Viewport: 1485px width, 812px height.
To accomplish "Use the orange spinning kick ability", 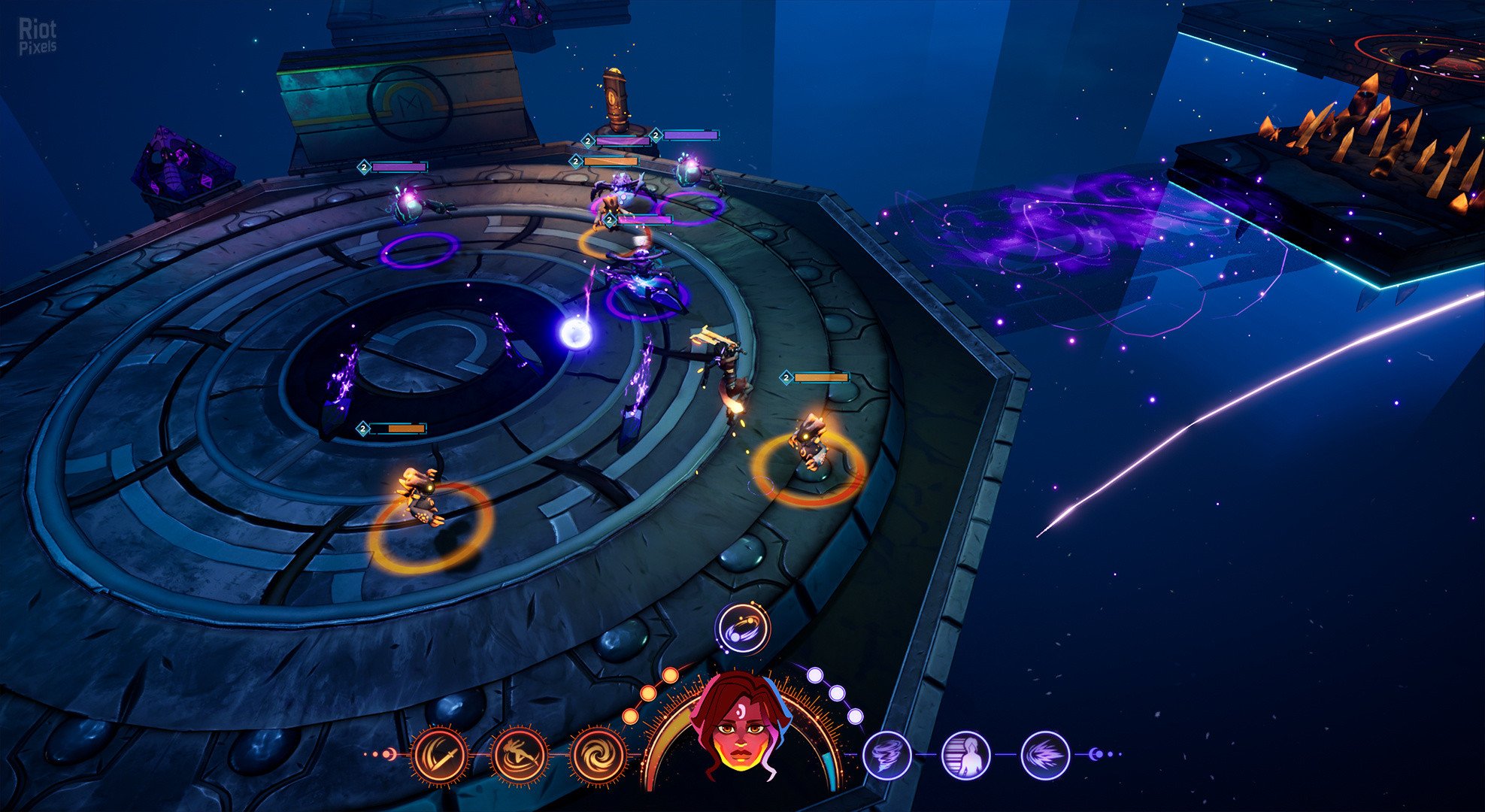I will point(518,754).
